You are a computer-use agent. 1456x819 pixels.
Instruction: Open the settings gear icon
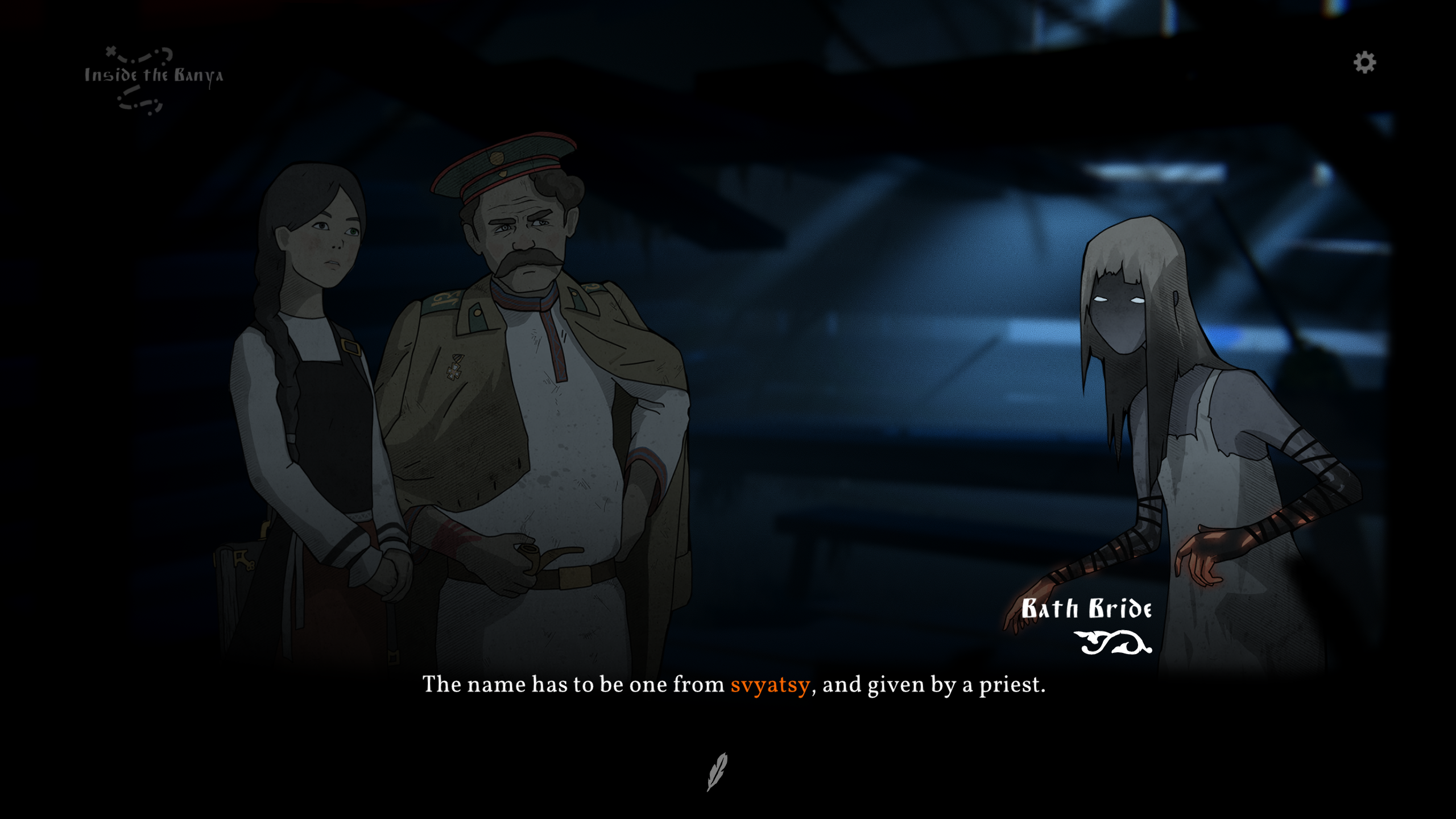1364,63
